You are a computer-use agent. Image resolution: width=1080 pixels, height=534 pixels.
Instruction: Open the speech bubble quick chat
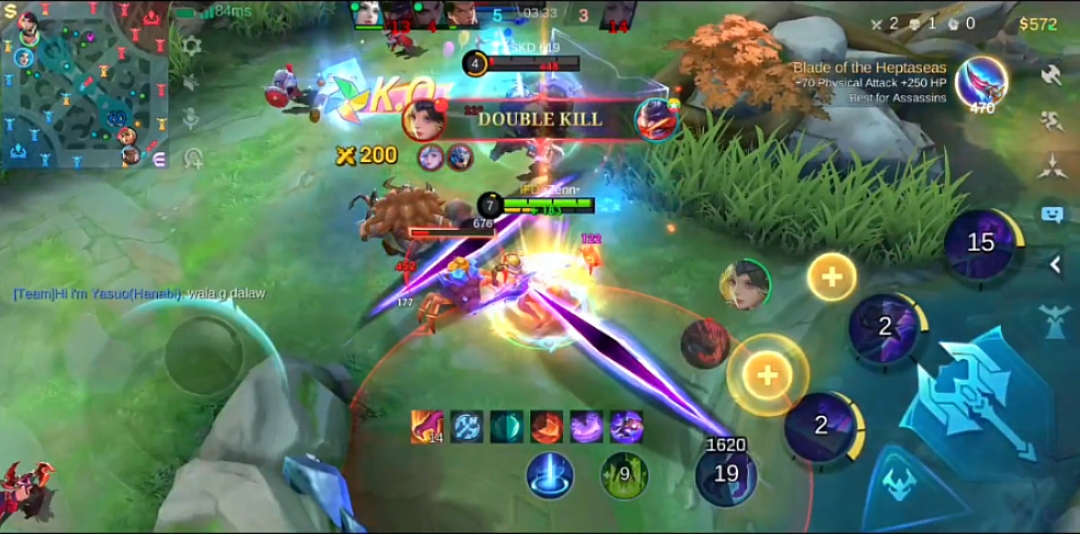pyautogui.click(x=1051, y=213)
